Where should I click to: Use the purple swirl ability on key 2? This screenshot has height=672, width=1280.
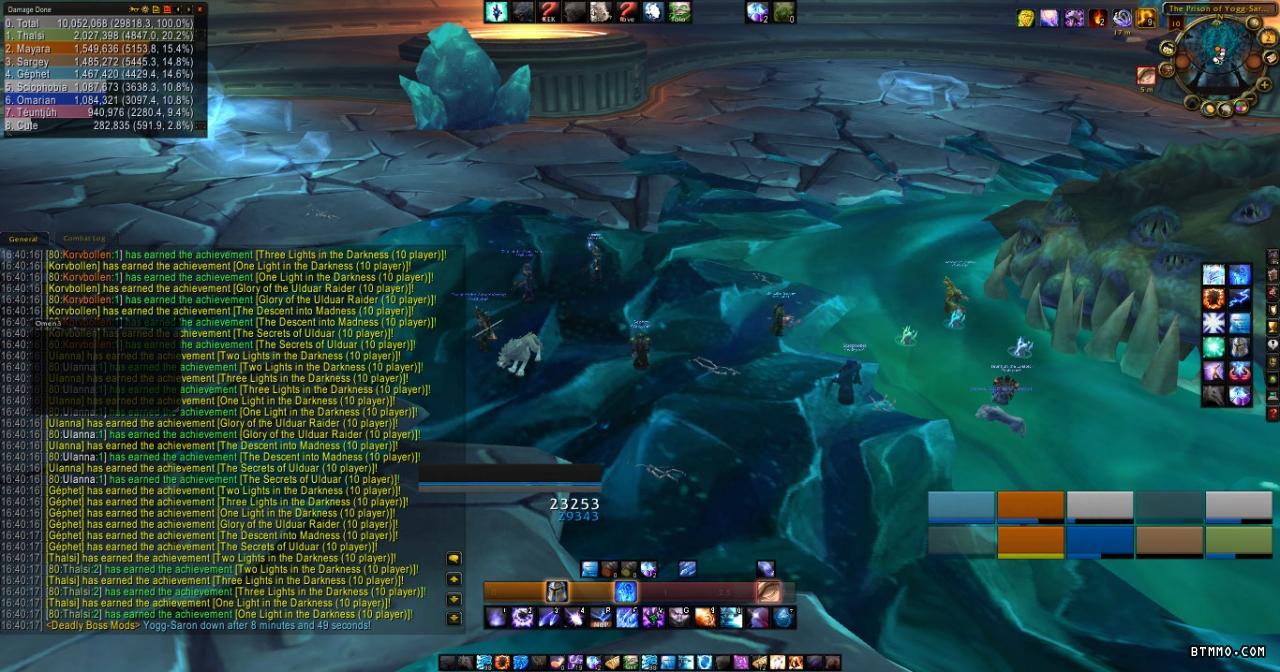(x=522, y=618)
